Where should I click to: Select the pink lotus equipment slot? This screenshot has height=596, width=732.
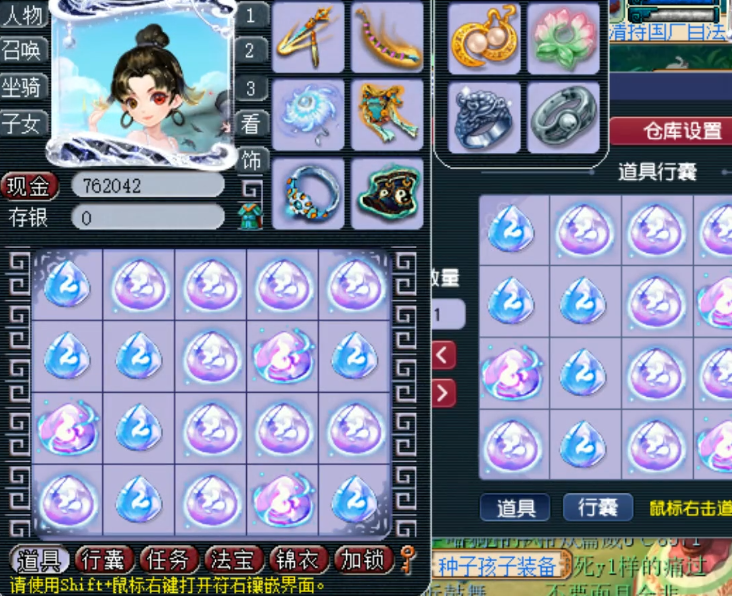click(563, 38)
